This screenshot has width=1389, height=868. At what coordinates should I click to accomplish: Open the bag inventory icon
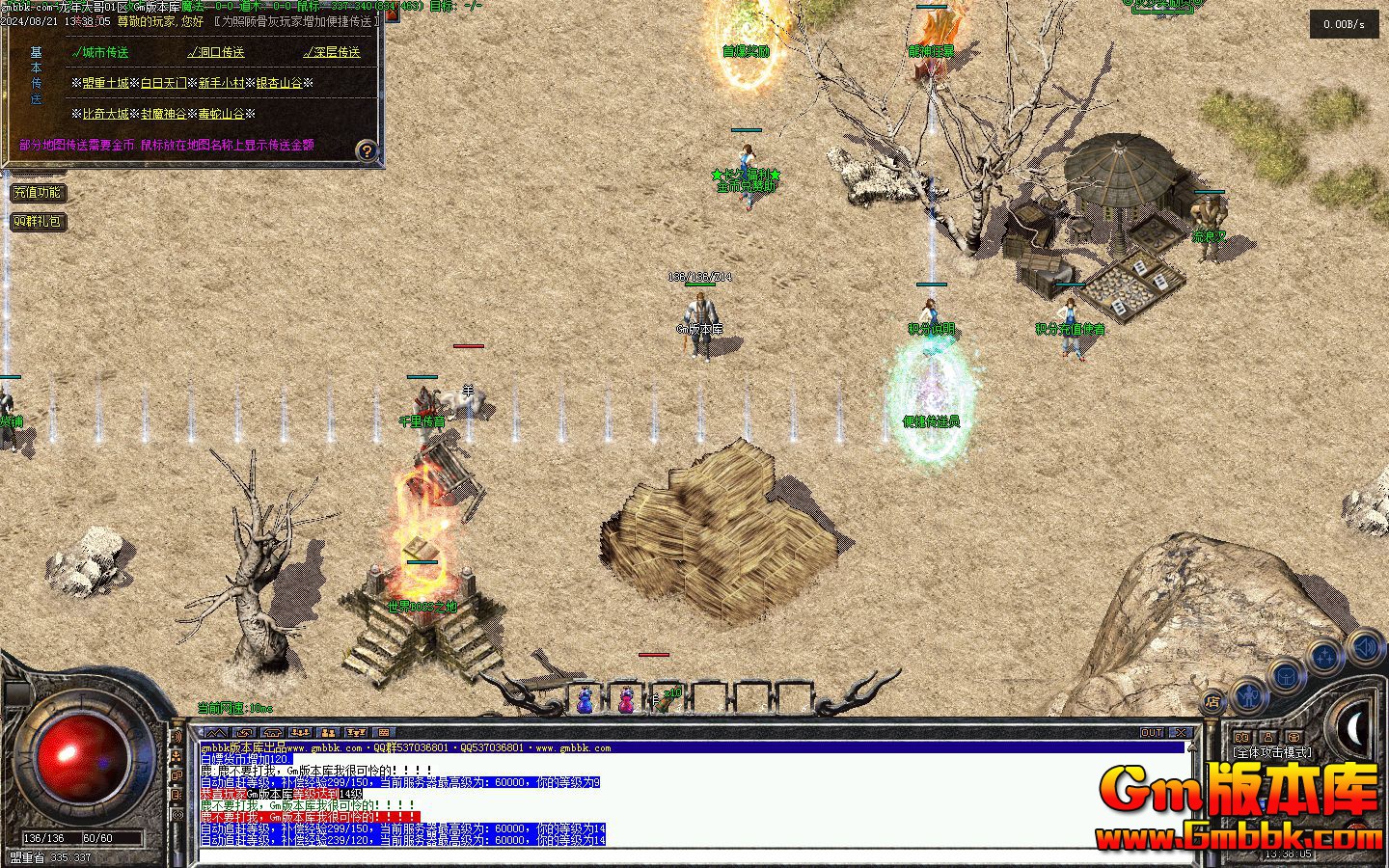pos(1287,675)
